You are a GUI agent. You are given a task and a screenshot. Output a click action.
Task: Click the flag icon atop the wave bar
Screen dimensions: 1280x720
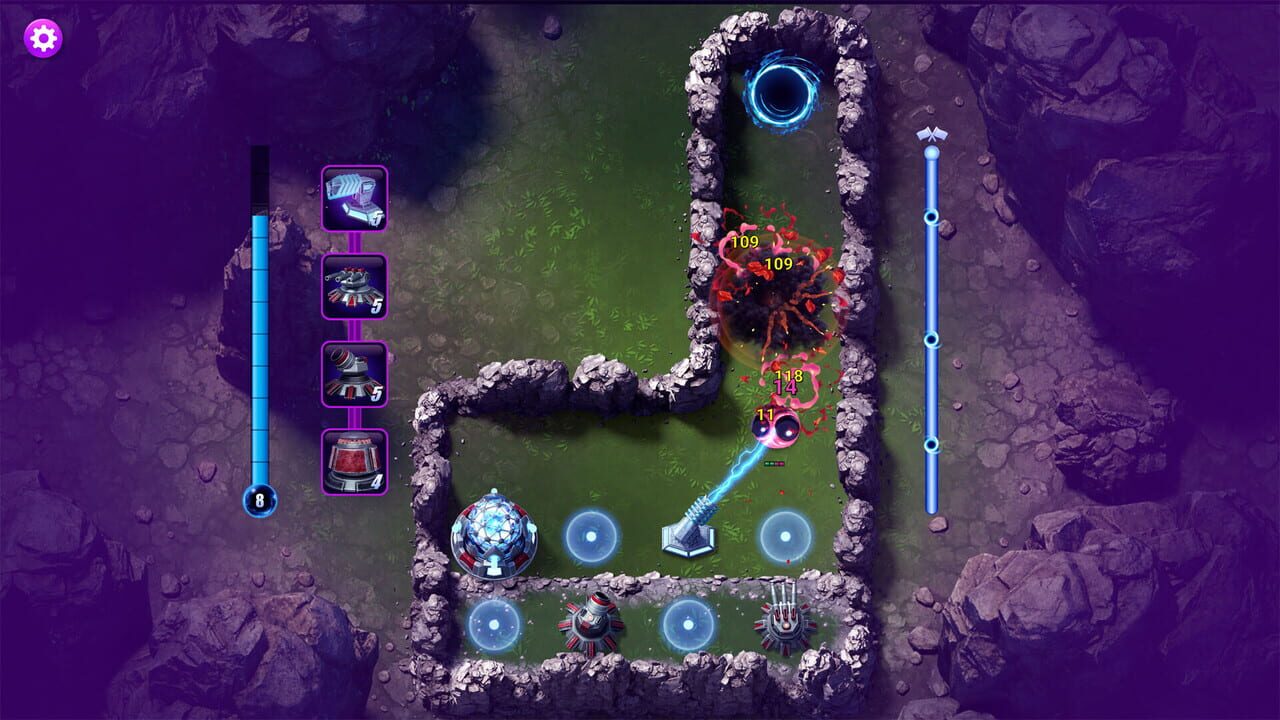933,133
